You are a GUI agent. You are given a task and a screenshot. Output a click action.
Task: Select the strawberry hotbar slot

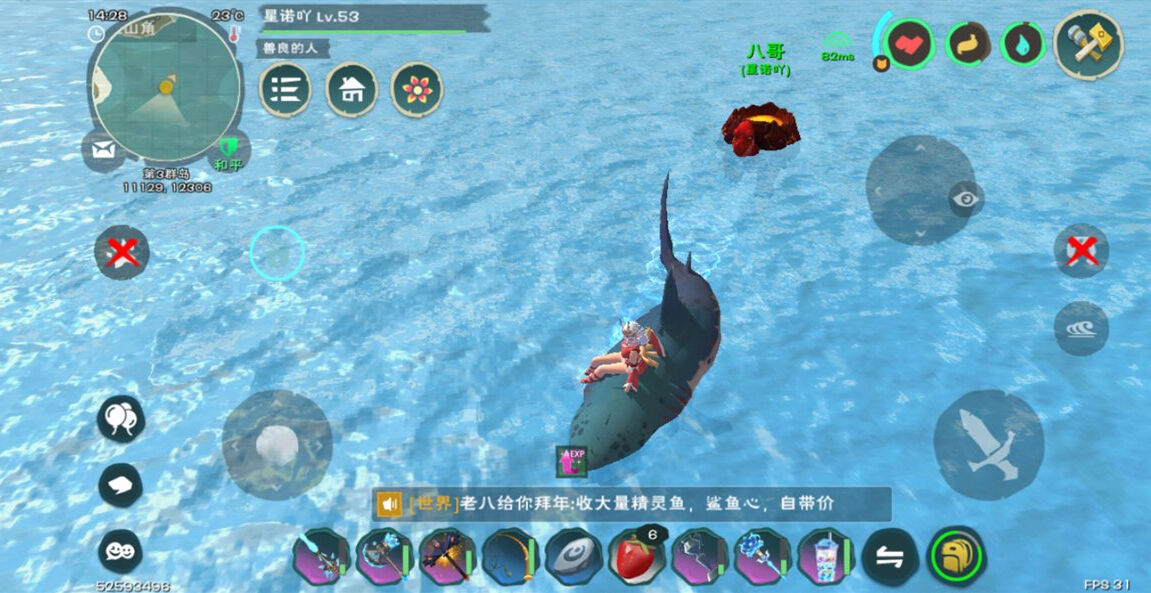[636, 557]
